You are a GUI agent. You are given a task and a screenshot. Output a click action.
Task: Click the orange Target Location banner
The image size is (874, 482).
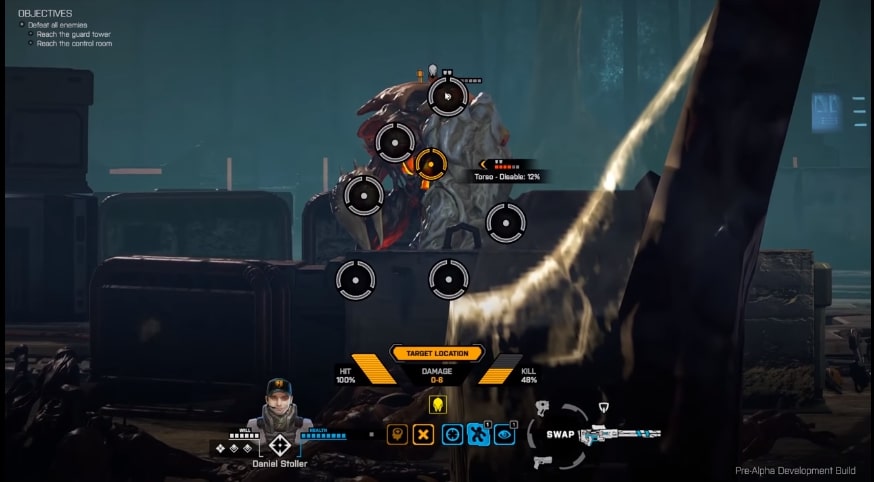click(x=438, y=353)
